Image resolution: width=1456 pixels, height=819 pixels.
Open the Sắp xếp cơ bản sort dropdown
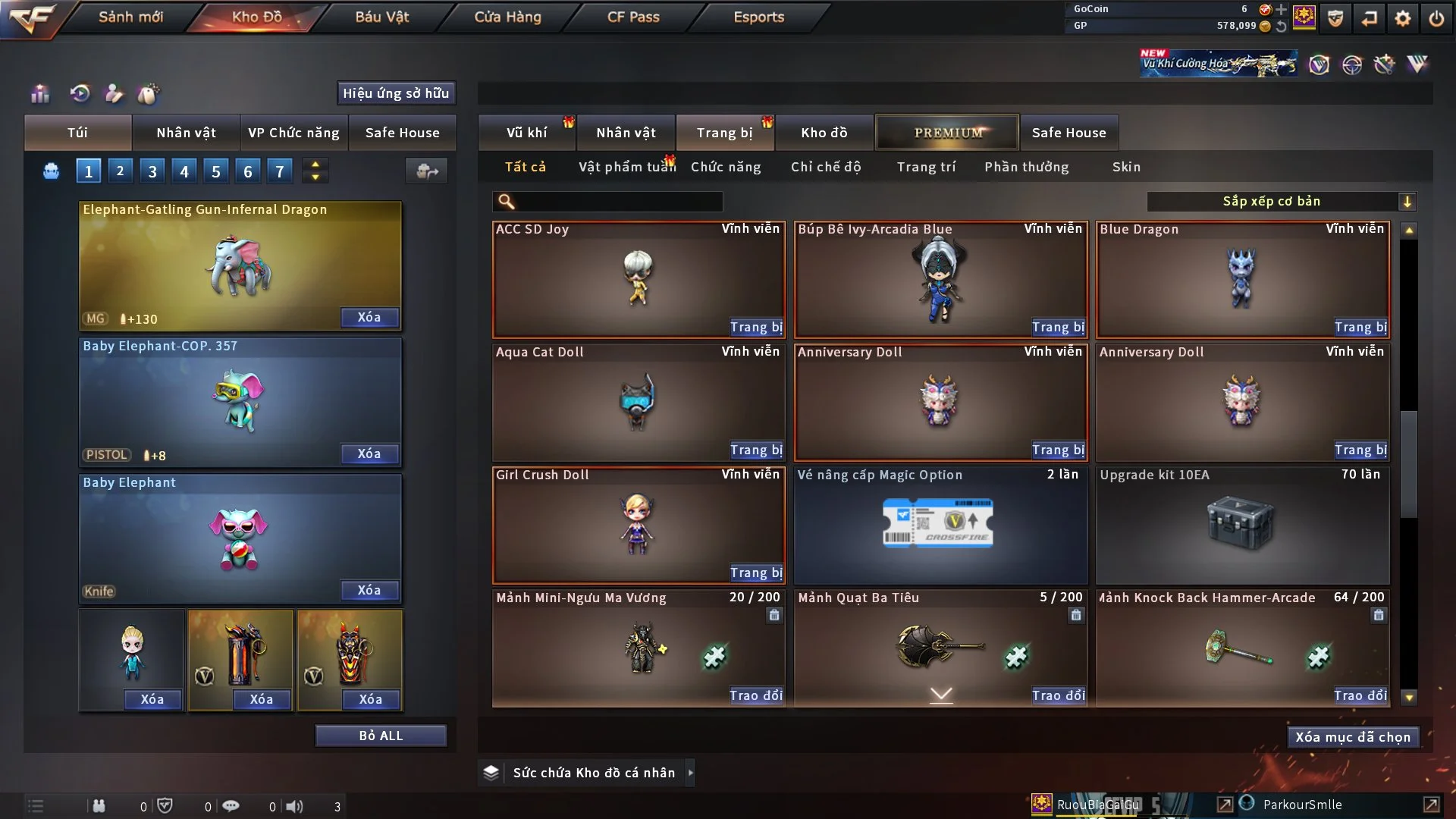tap(1281, 202)
